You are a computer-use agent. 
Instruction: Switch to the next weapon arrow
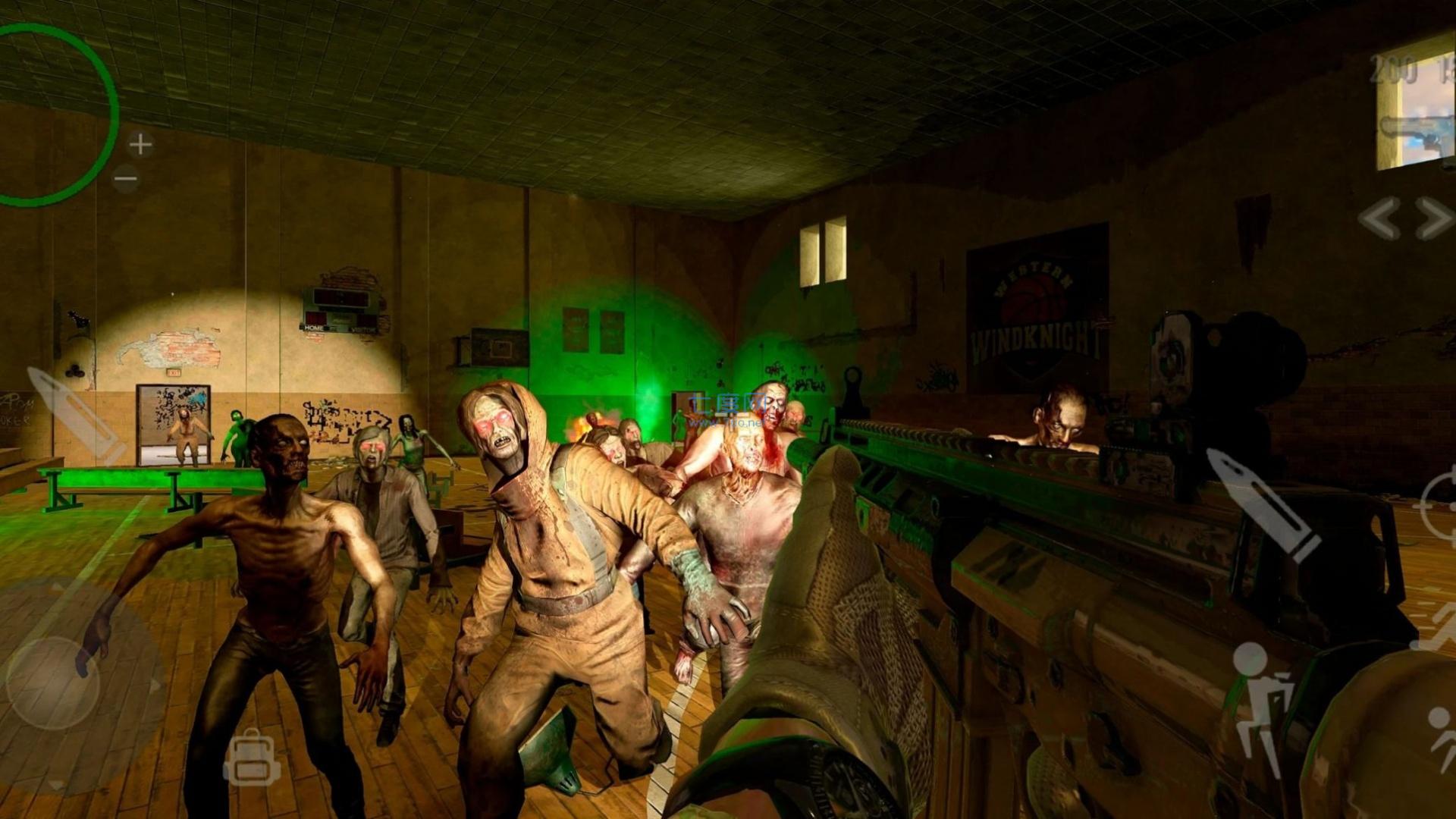pyautogui.click(x=1434, y=218)
